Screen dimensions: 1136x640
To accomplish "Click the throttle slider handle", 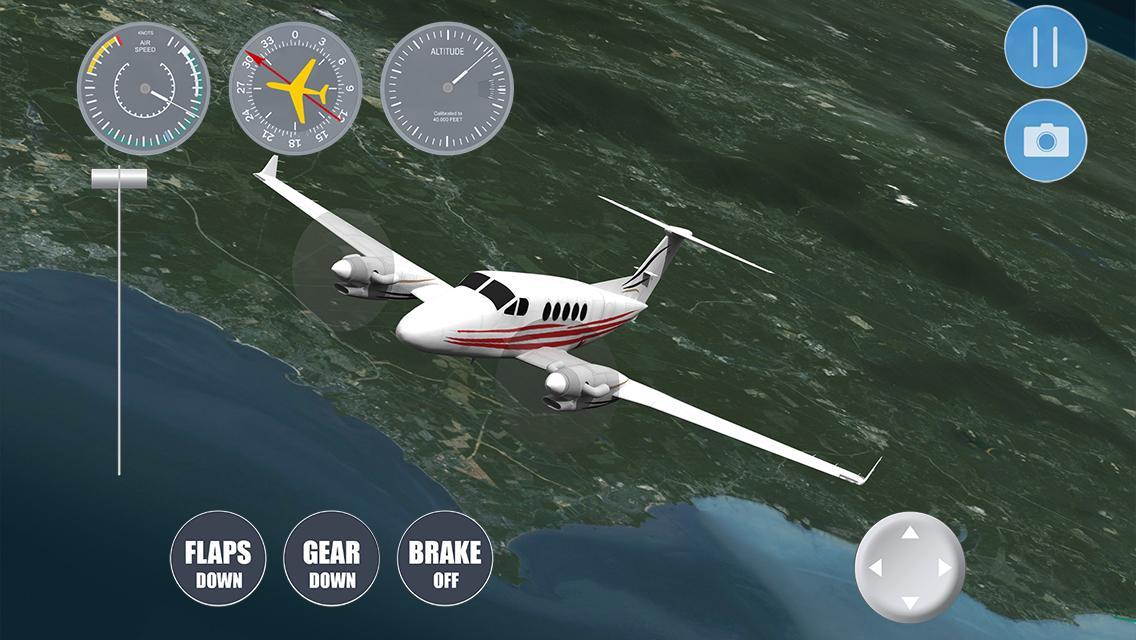I will coord(119,178).
